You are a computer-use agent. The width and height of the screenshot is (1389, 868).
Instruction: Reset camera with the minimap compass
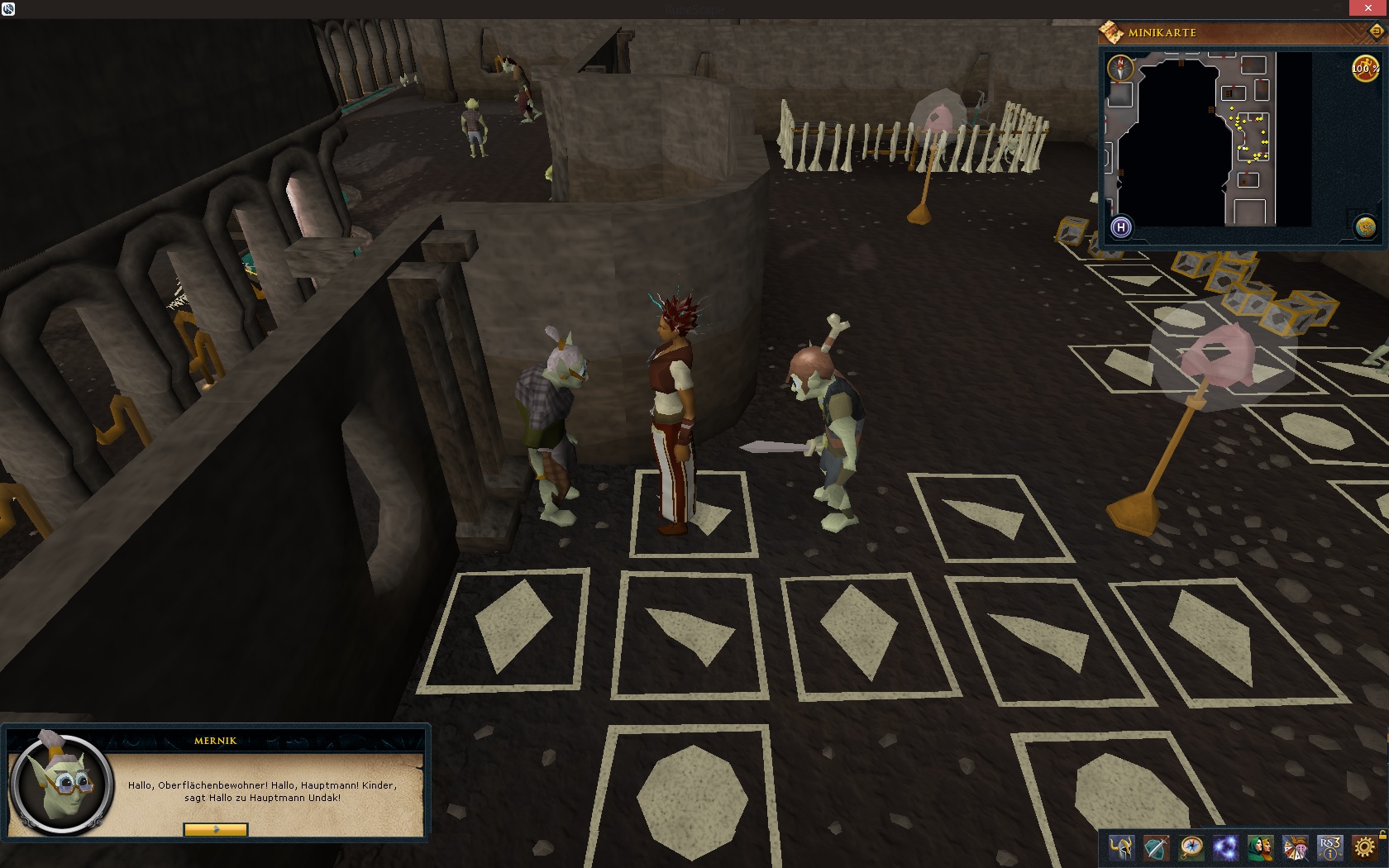pyautogui.click(x=1120, y=66)
